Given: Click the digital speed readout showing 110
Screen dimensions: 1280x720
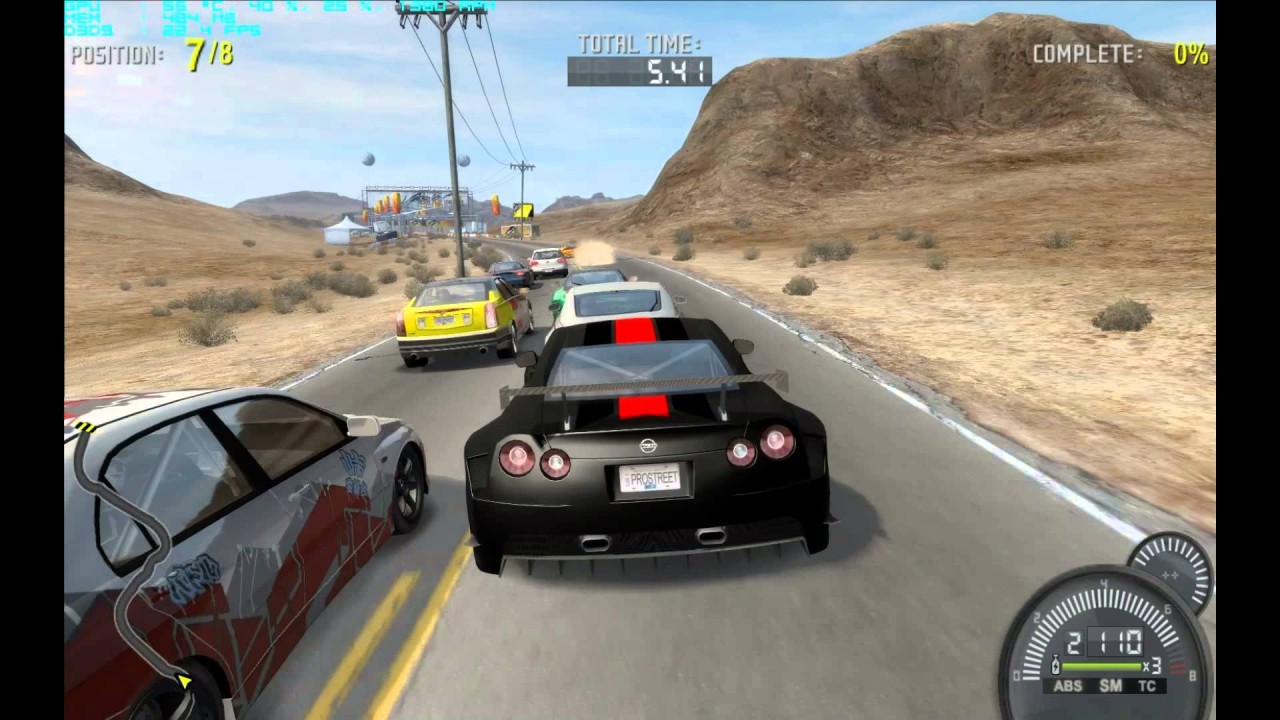Looking at the screenshot, I should pyautogui.click(x=1116, y=641).
